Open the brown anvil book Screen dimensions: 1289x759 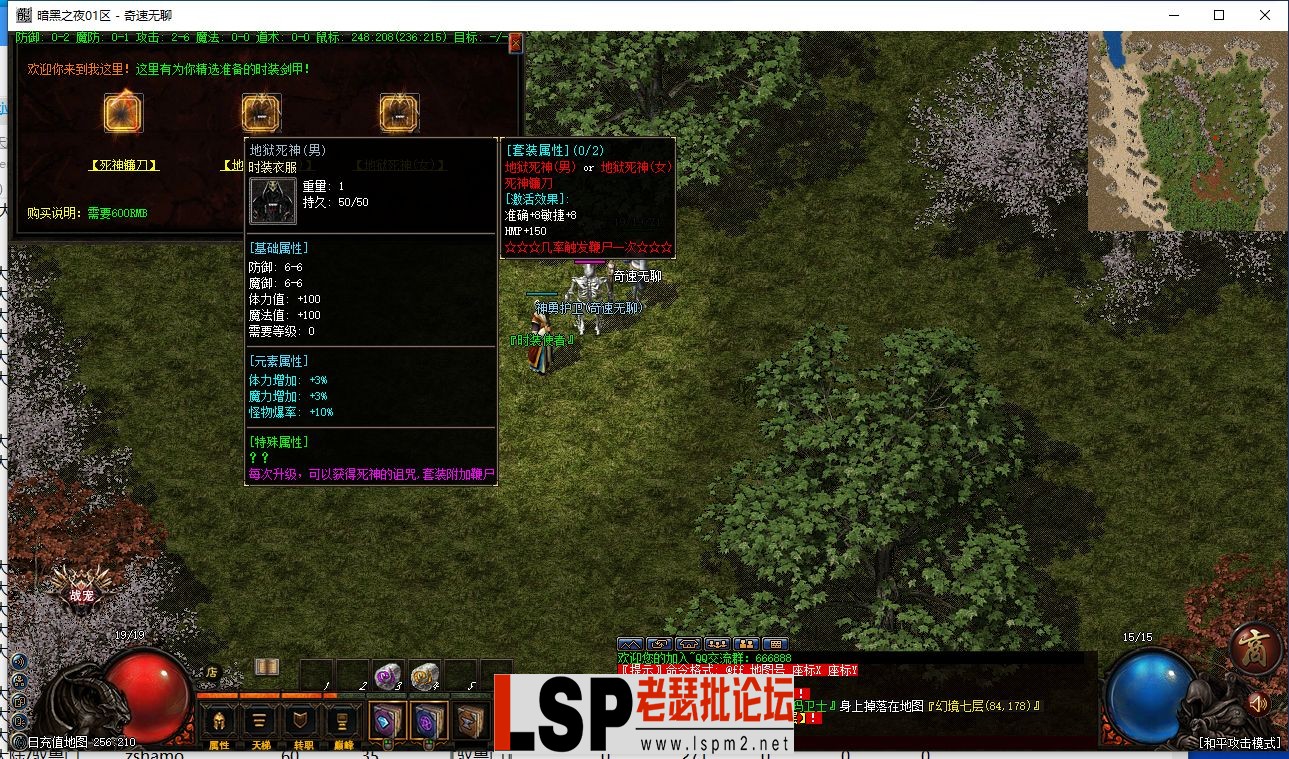470,721
